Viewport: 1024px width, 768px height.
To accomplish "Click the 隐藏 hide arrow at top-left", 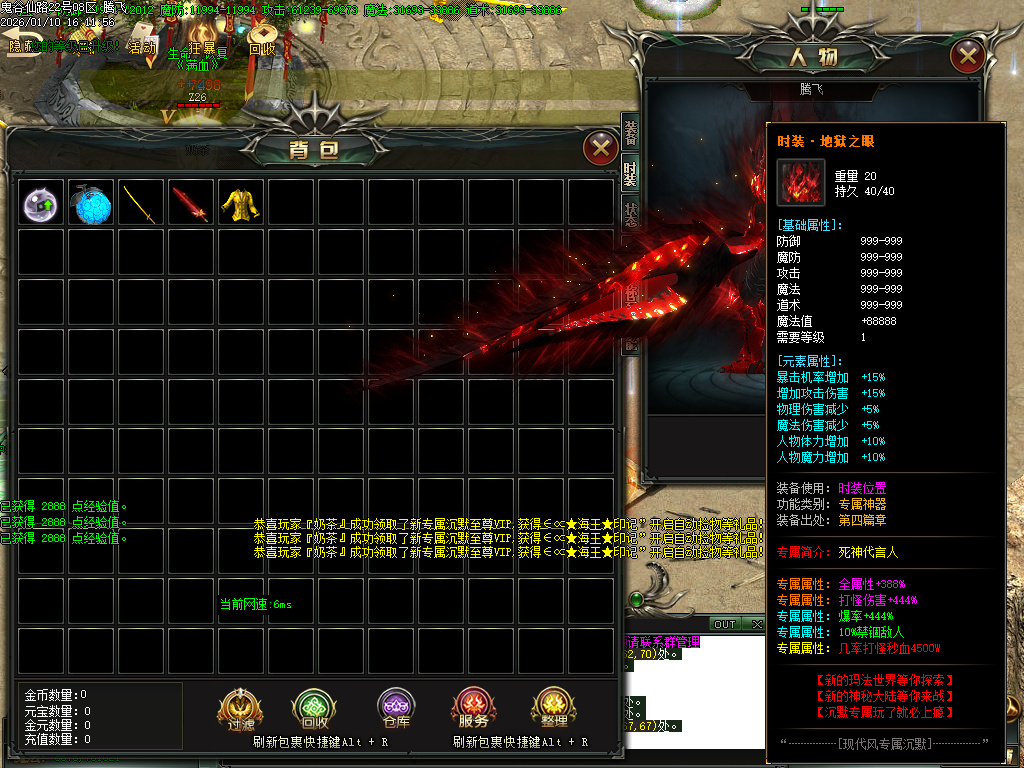I will pos(20,44).
